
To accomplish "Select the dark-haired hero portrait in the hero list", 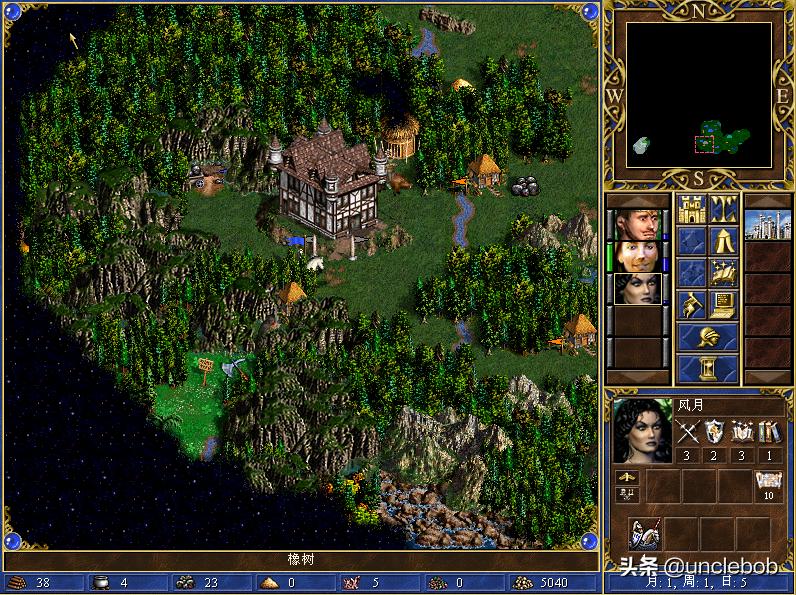I will 636,289.
